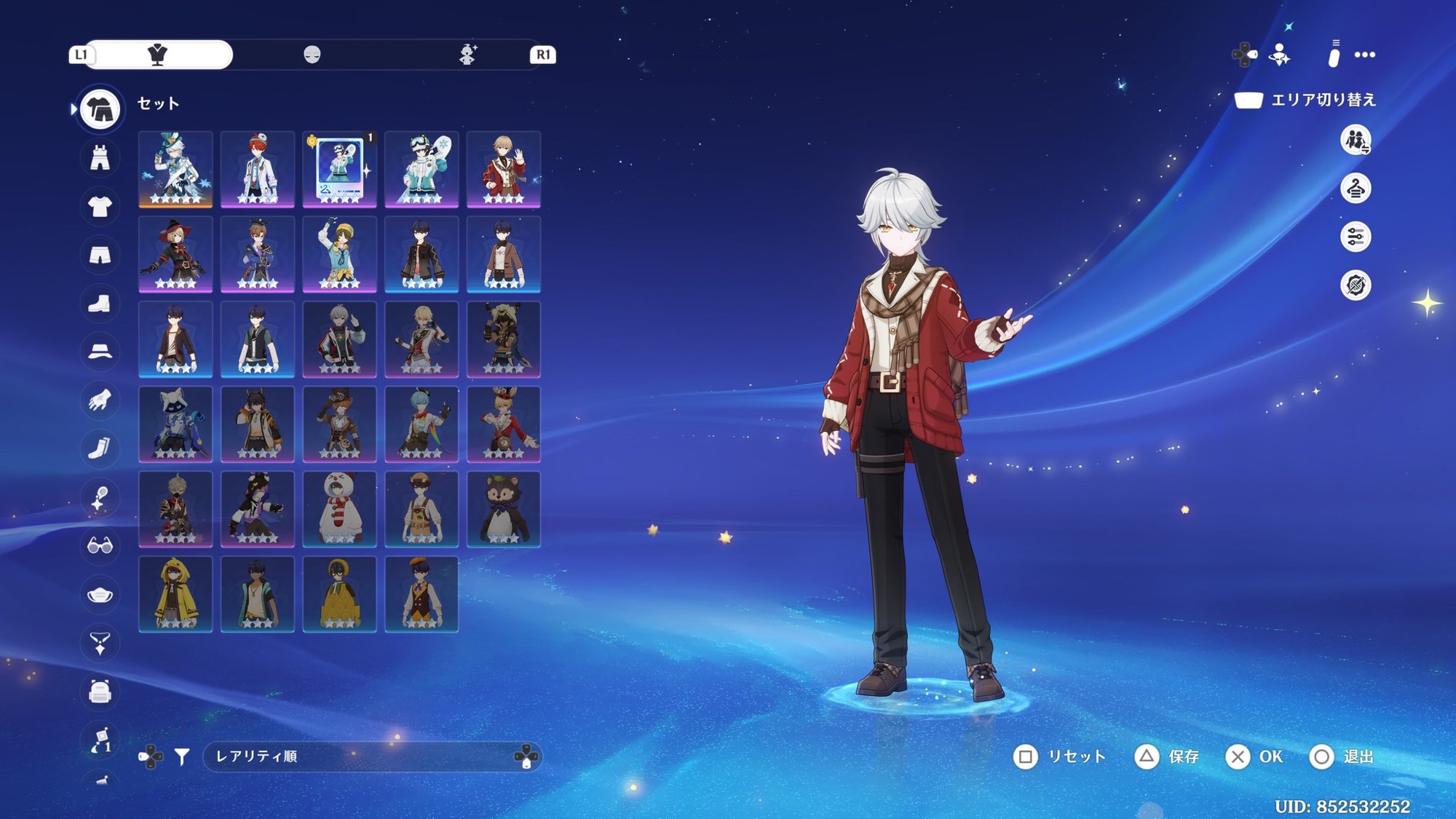Viewport: 1456px width, 819px height.
Task: Open the sliders adjustment settings button
Action: pyautogui.click(x=1356, y=237)
